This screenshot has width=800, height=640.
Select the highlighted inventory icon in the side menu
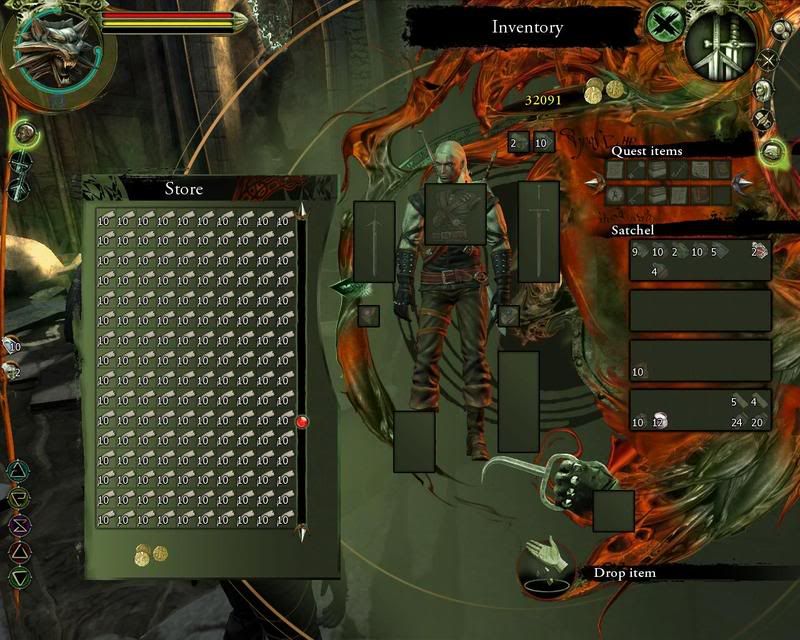pyautogui.click(x=771, y=152)
